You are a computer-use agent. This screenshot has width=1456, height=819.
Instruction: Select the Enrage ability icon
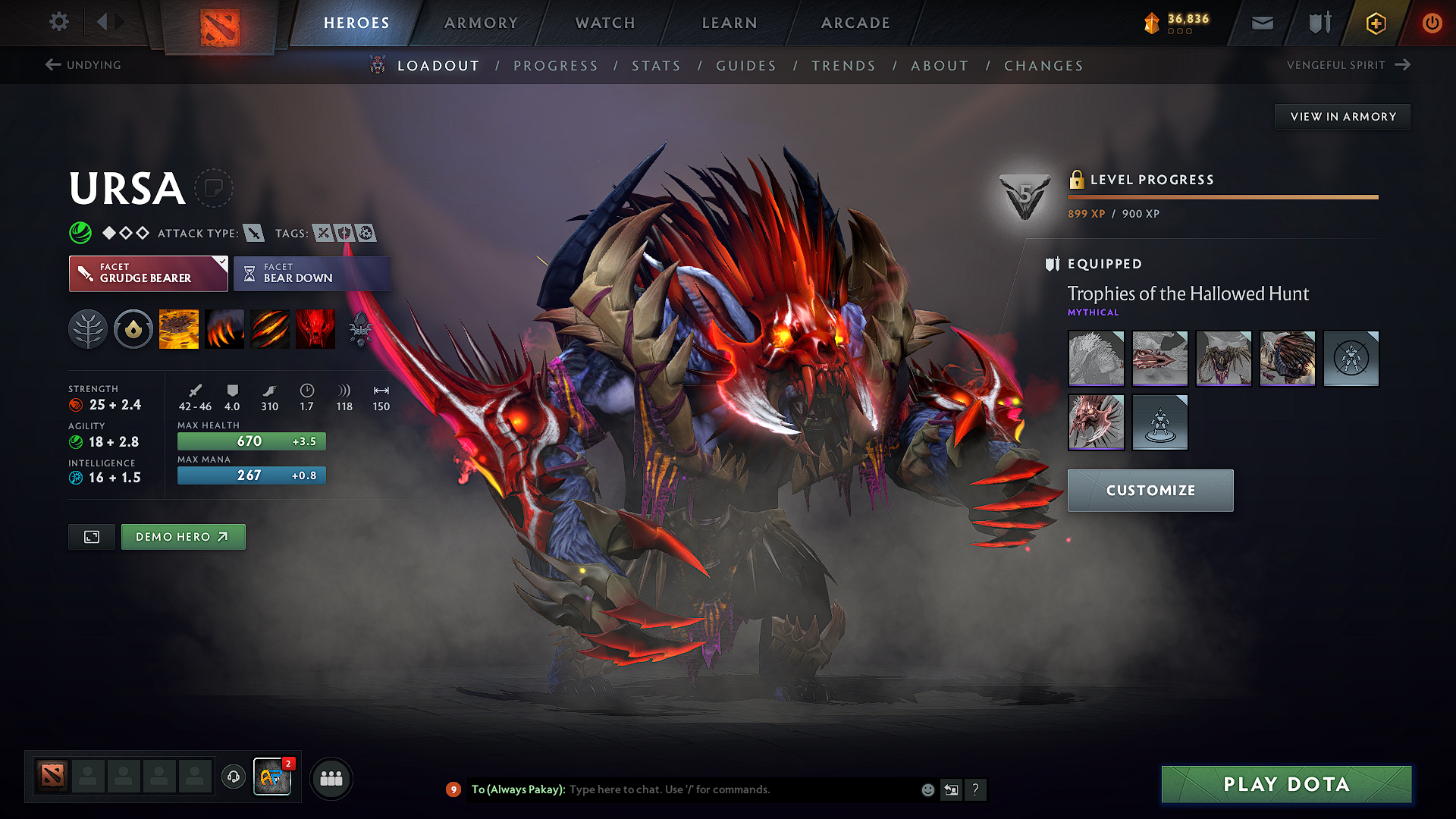(315, 329)
